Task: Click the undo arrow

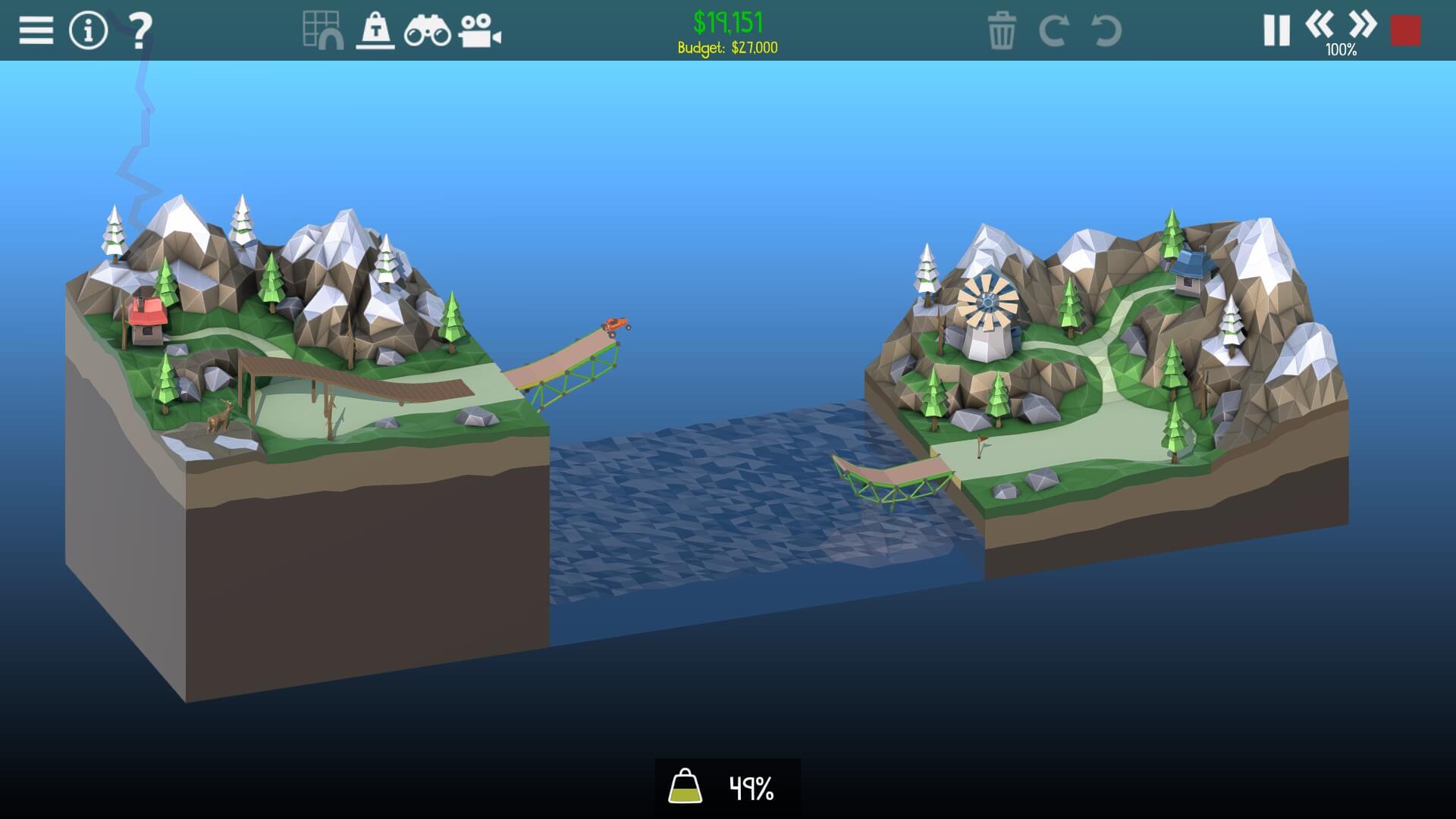Action: point(1105,32)
